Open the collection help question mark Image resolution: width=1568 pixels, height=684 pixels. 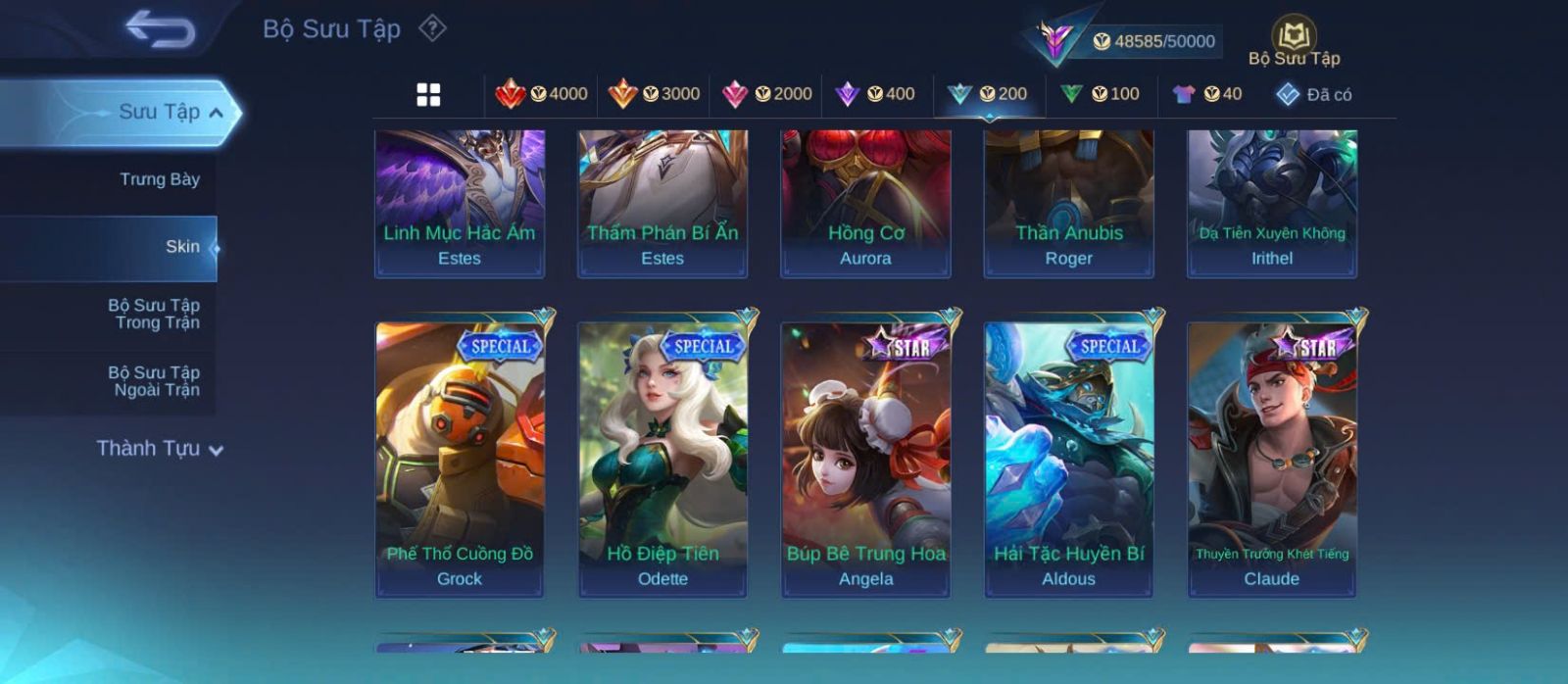click(432, 28)
